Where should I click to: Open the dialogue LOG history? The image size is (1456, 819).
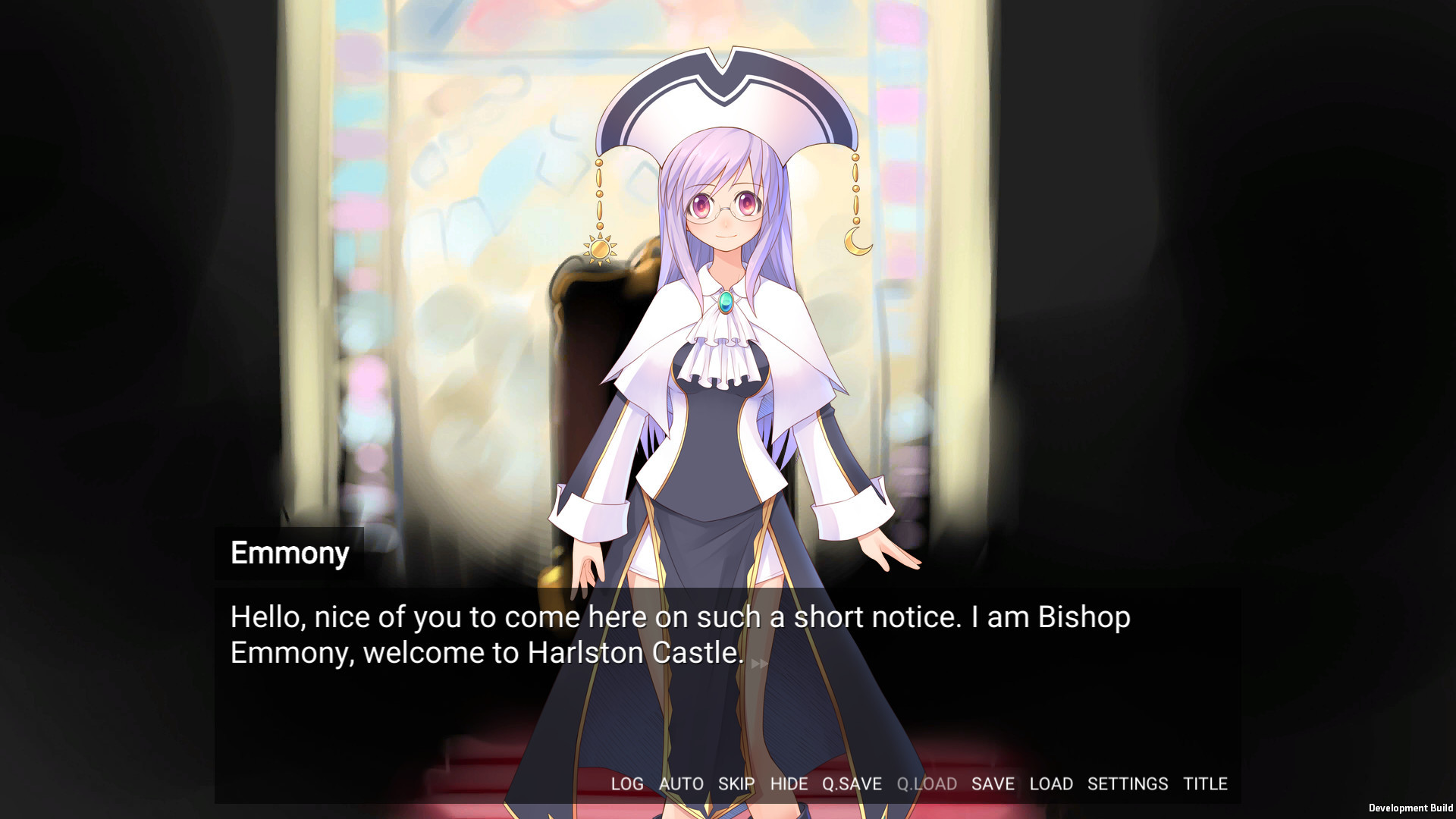pyautogui.click(x=628, y=784)
